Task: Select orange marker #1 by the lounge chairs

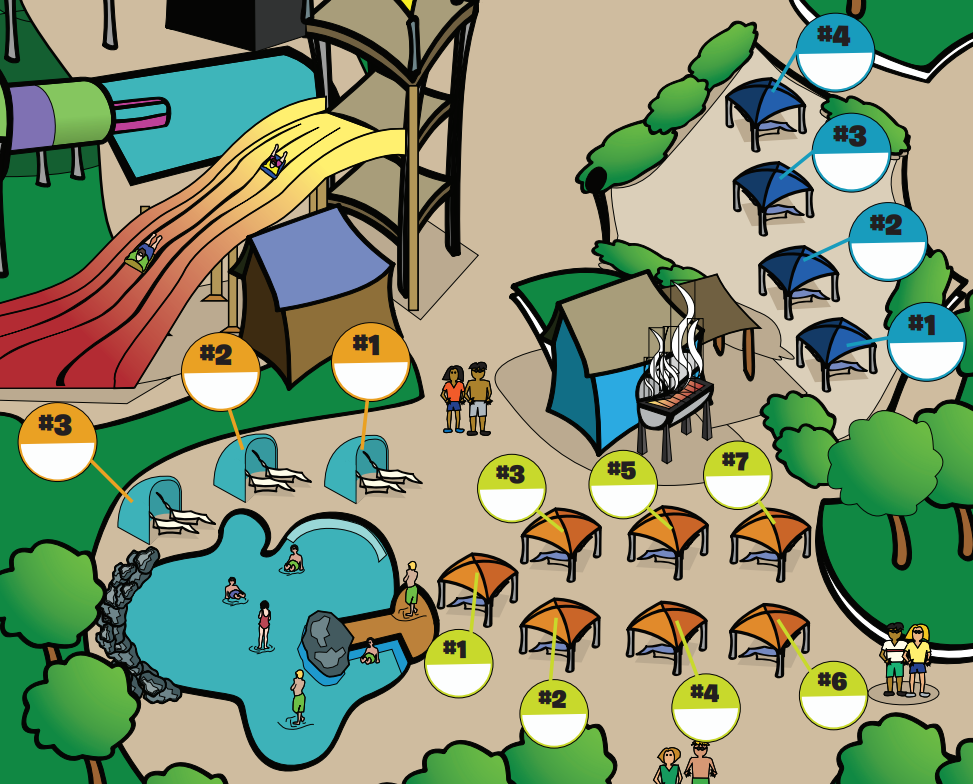Action: click(371, 362)
